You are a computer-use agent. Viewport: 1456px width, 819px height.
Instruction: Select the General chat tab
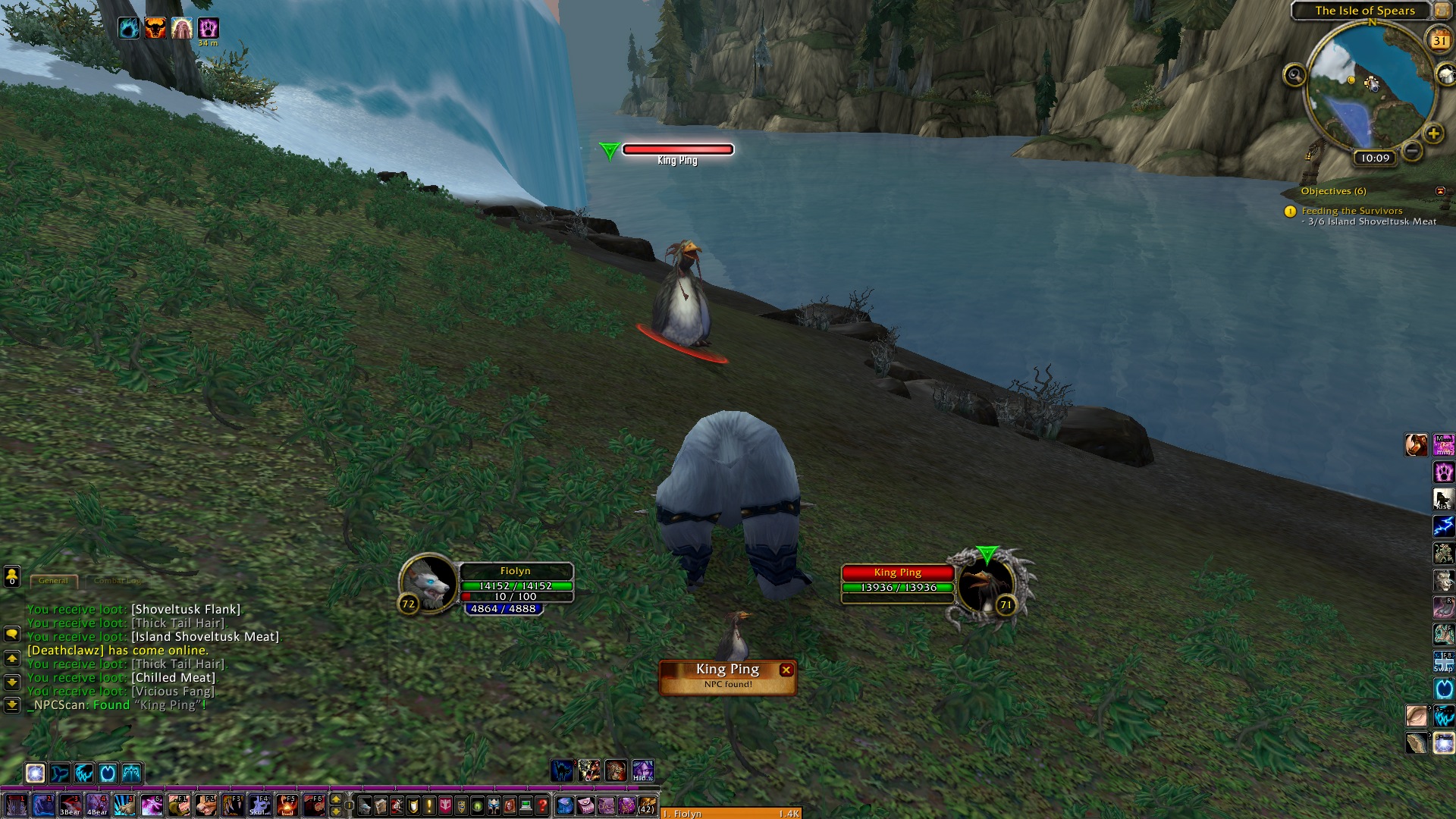[x=53, y=581]
